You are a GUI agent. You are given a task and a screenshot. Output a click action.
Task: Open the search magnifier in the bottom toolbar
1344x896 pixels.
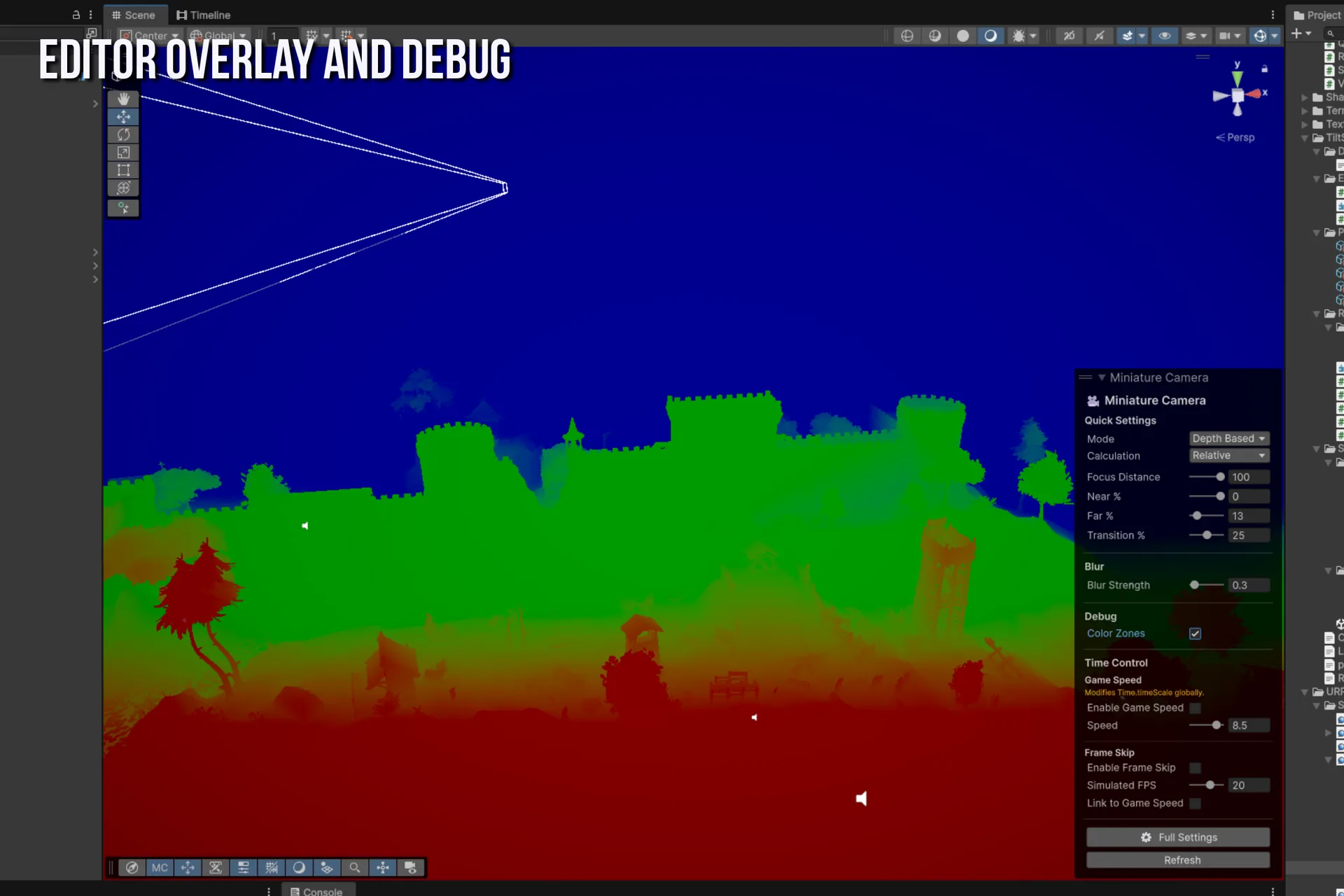coord(355,867)
